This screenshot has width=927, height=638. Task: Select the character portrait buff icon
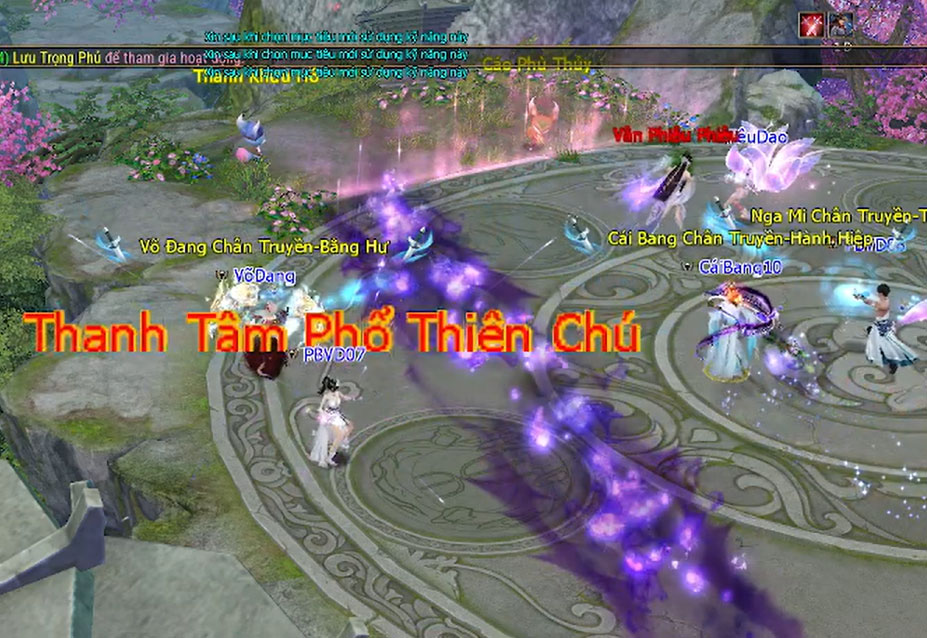coord(840,24)
